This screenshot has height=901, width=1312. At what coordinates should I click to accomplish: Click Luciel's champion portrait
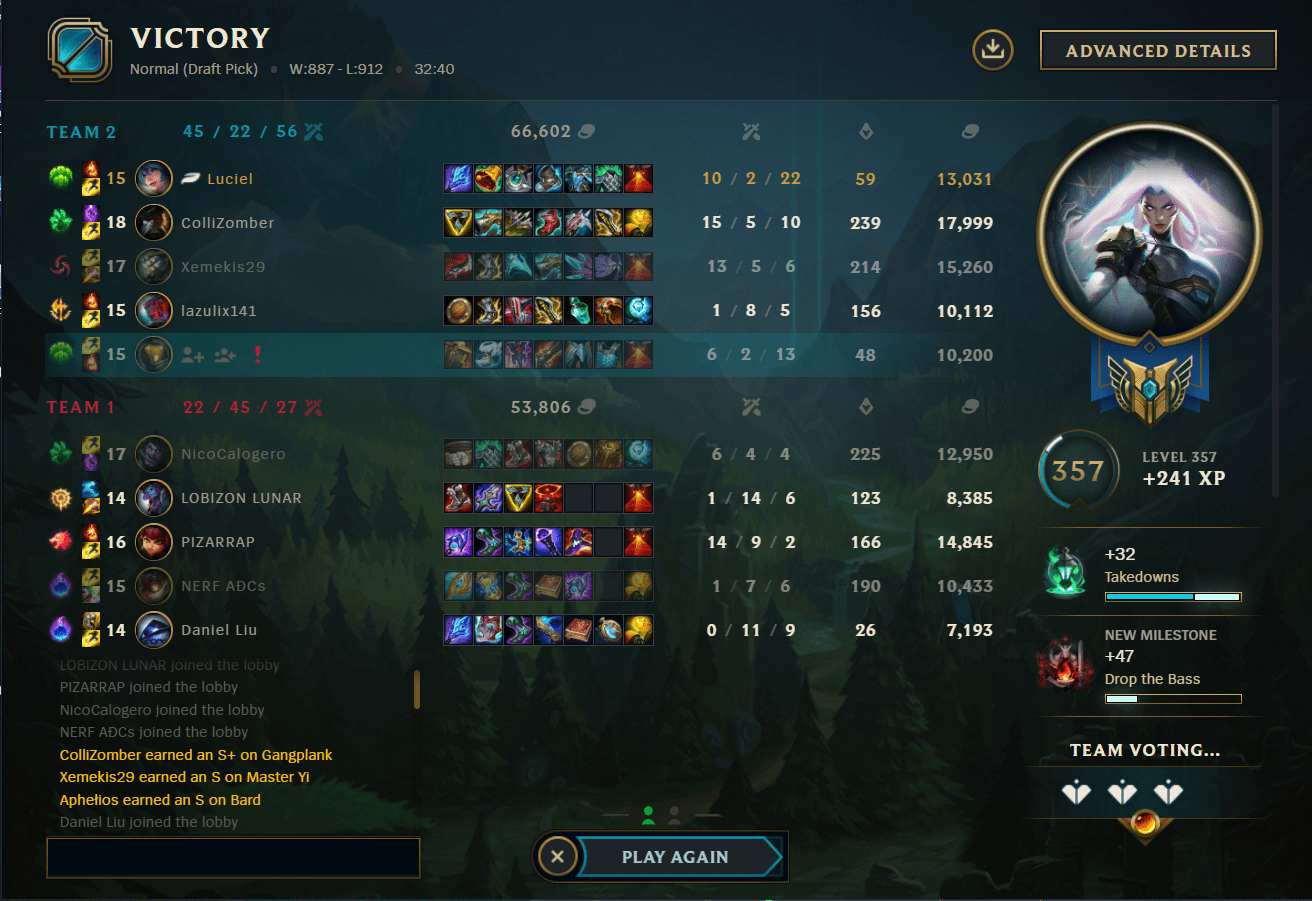(154, 178)
